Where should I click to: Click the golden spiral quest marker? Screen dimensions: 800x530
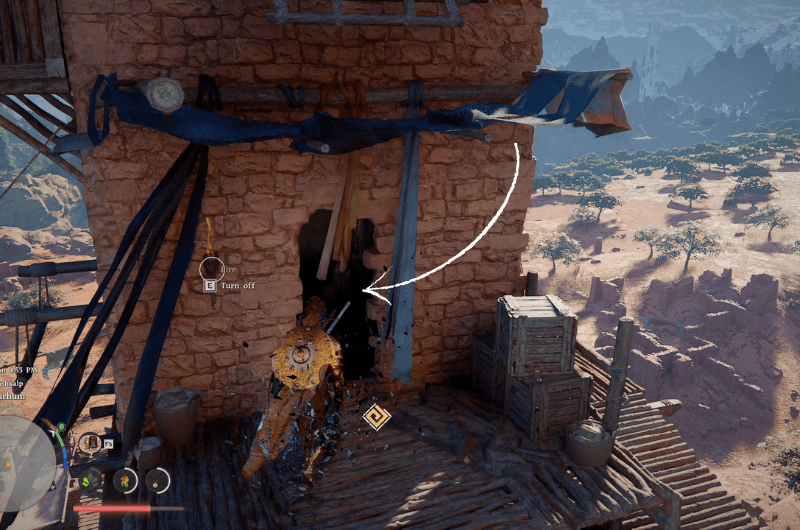click(376, 416)
